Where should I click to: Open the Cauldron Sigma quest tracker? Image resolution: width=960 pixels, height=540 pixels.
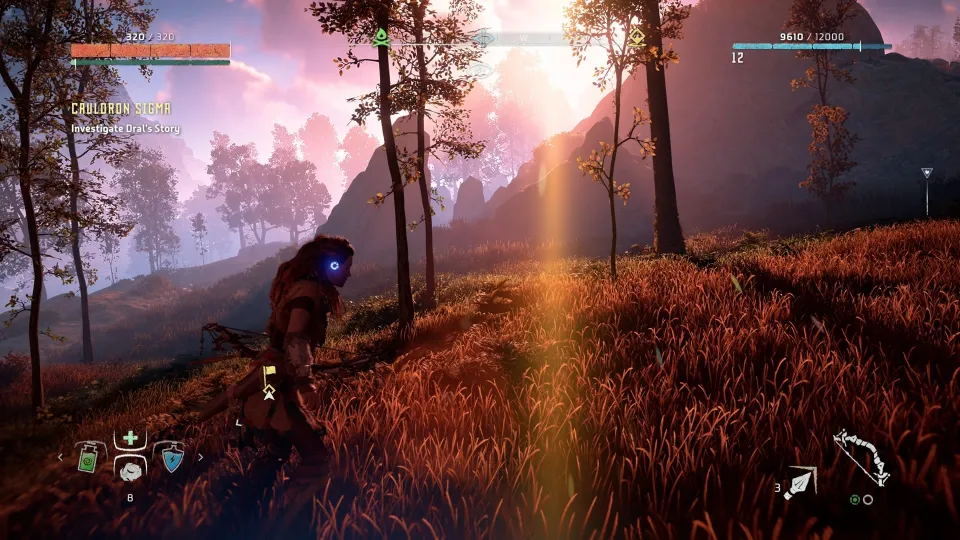pyautogui.click(x=120, y=108)
